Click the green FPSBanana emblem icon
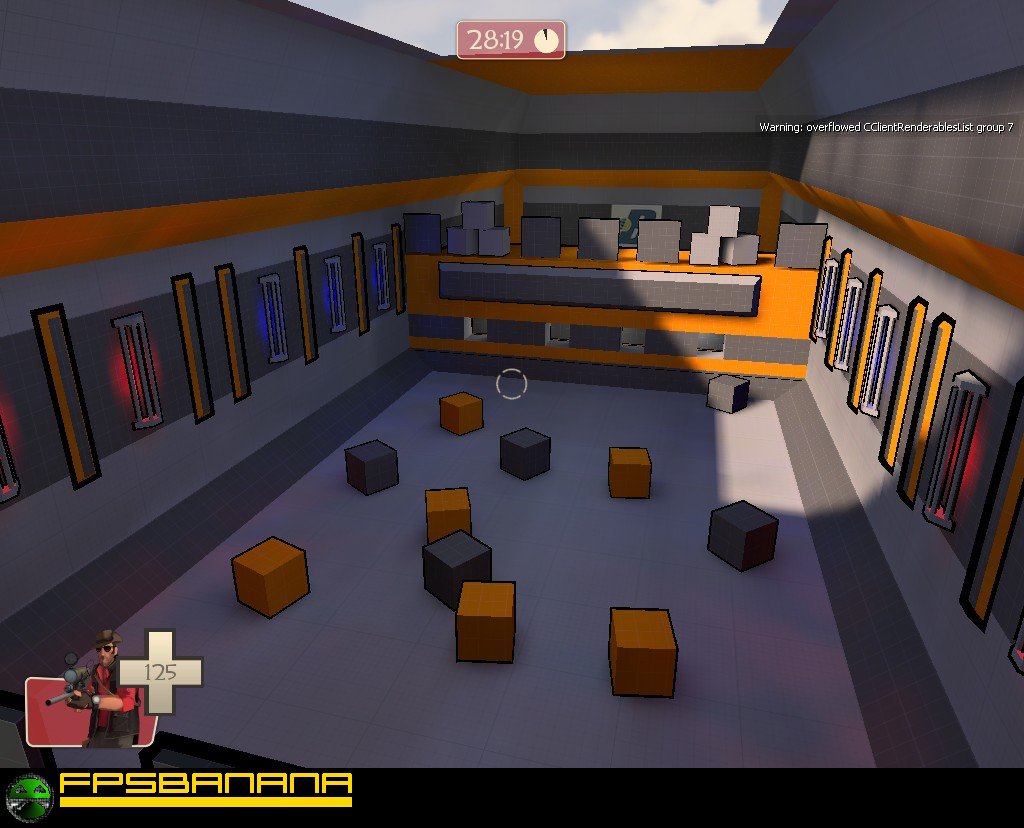The width and height of the screenshot is (1024, 828). coord(28,797)
